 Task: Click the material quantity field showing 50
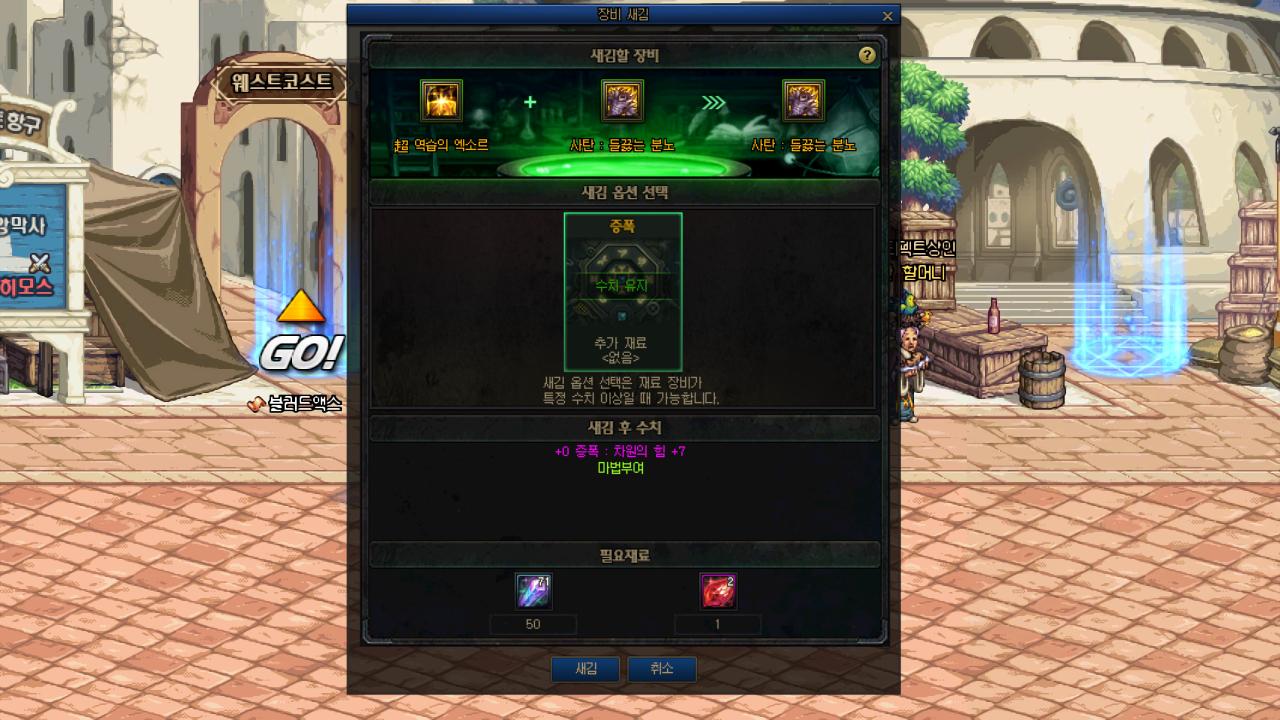[x=533, y=624]
